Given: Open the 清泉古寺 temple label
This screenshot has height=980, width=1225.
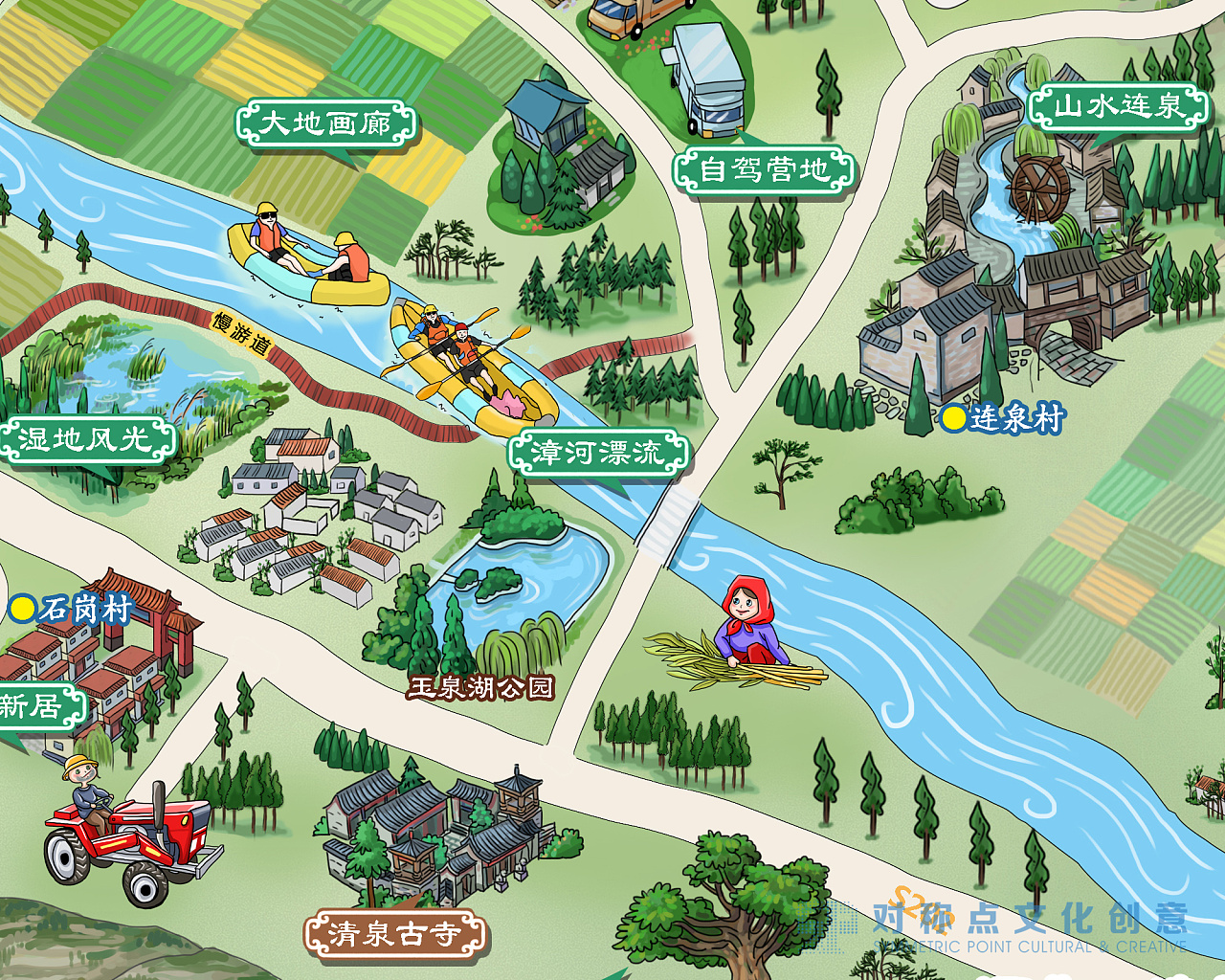Looking at the screenshot, I should [x=394, y=933].
